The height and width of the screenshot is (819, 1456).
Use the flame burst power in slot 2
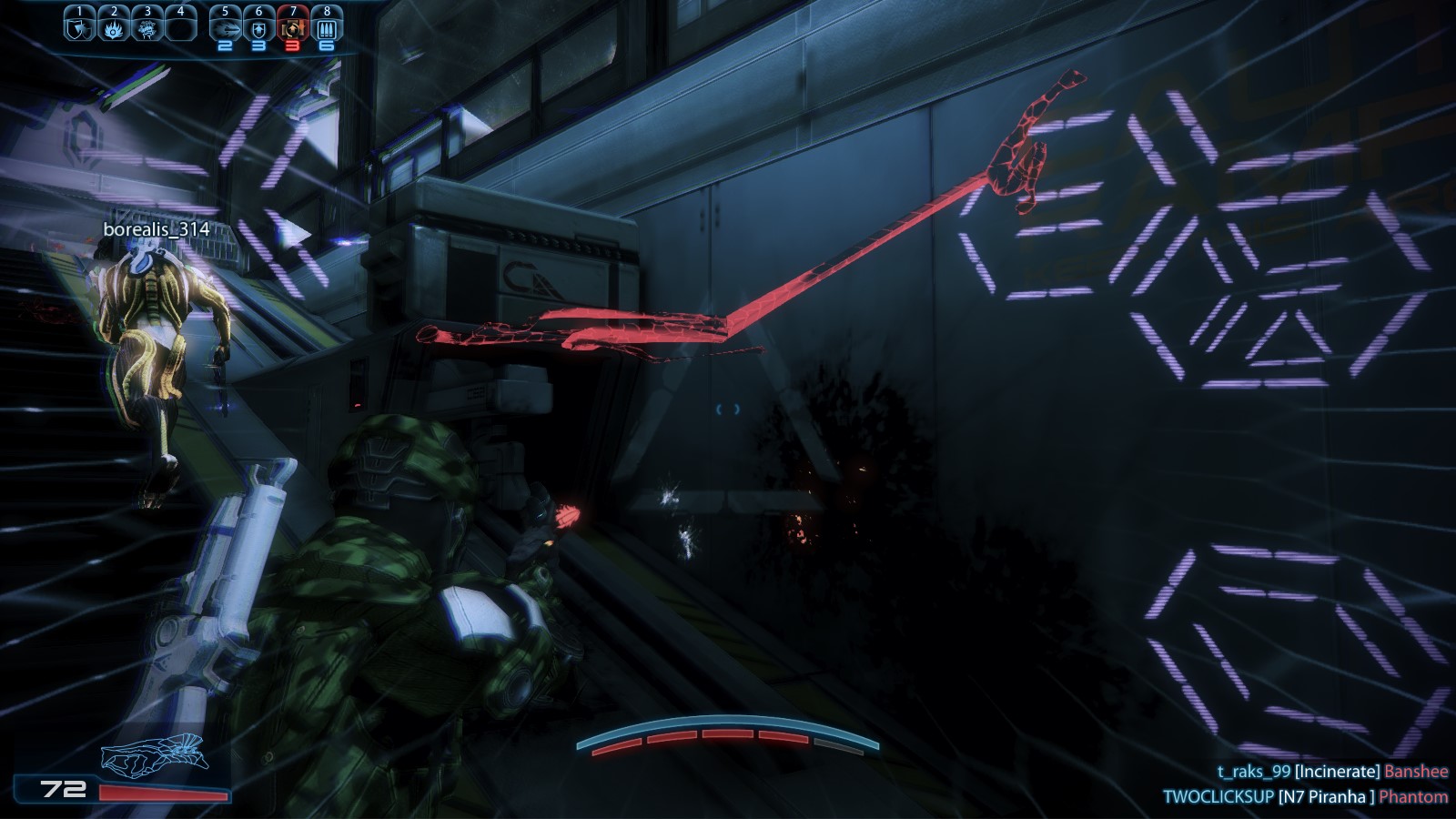114,28
